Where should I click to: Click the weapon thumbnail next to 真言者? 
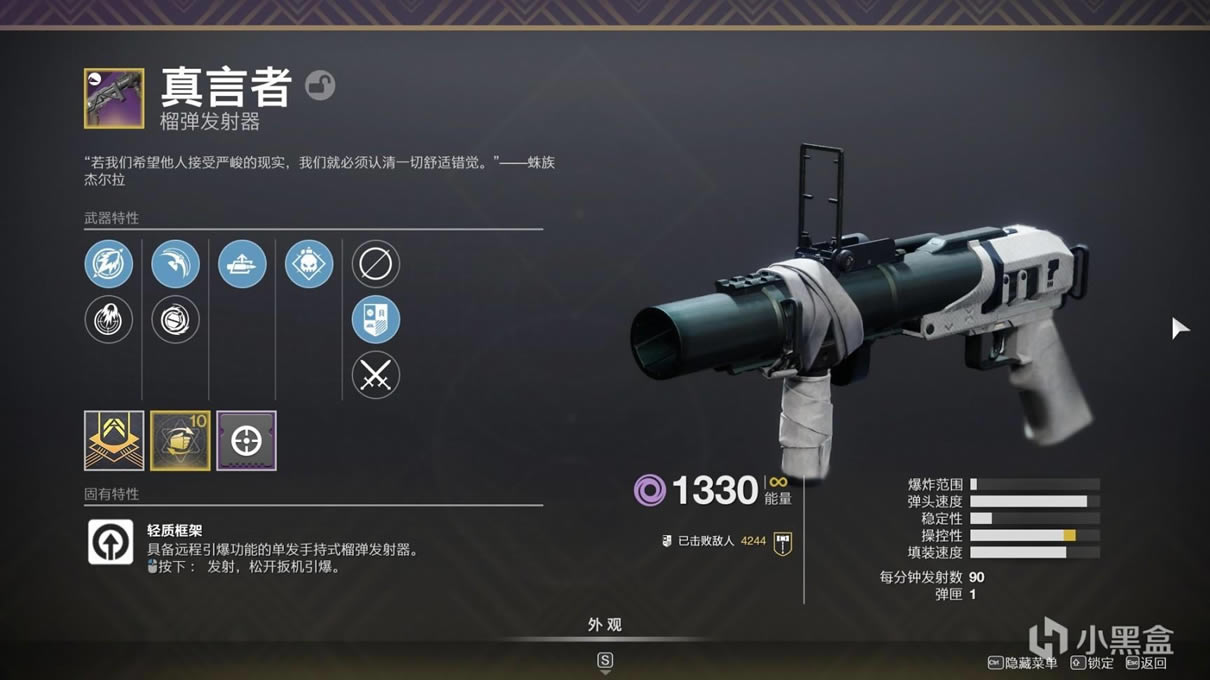113,98
